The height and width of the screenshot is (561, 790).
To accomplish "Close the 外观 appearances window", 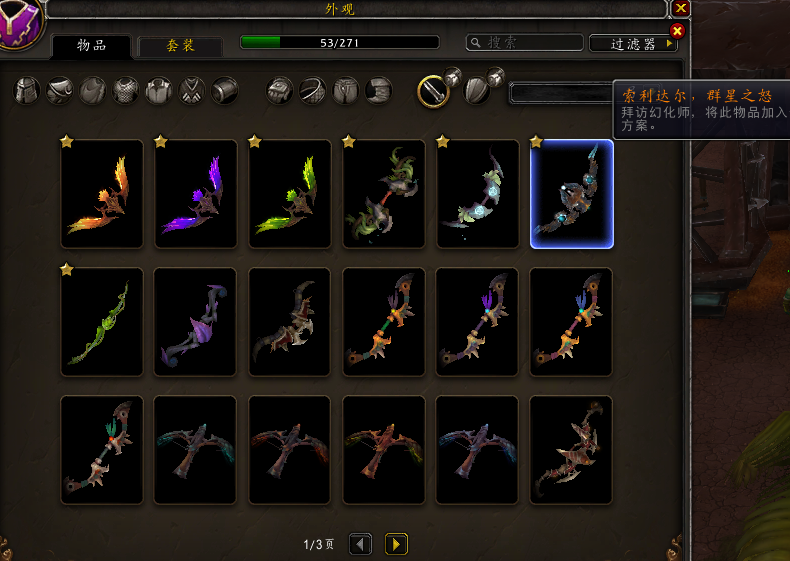I will click(681, 8).
